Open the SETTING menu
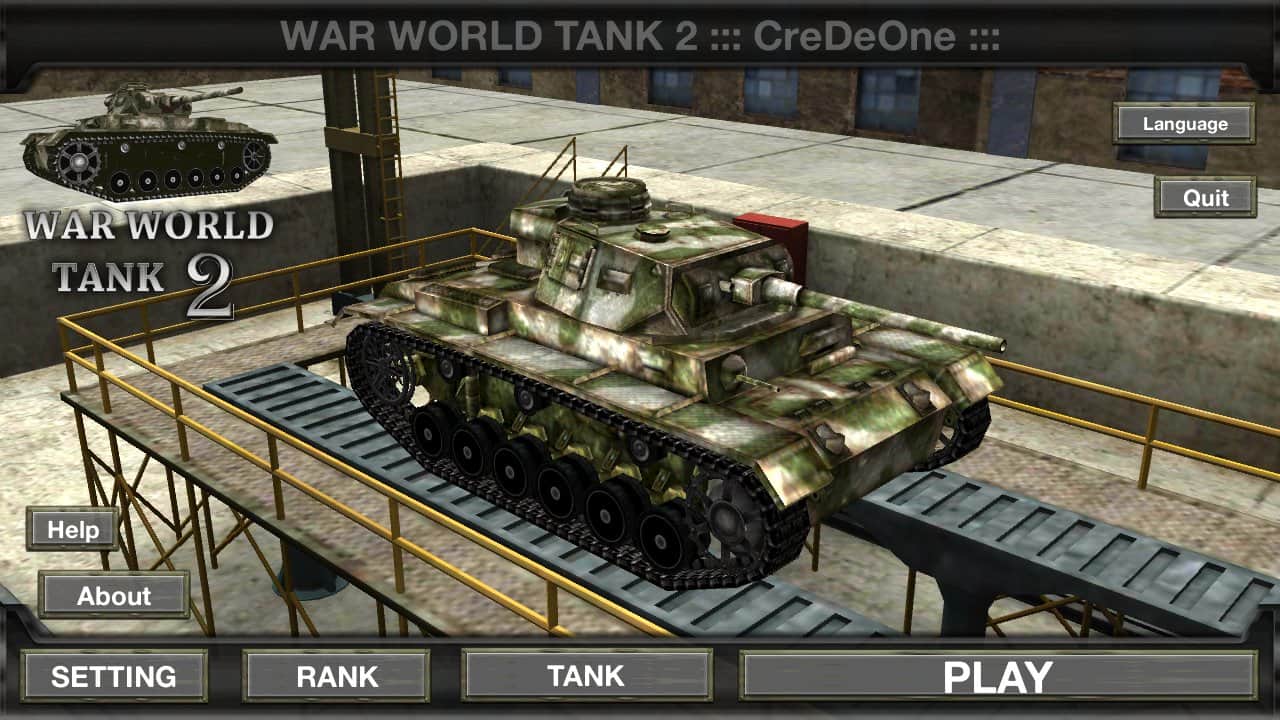This screenshot has width=1280, height=720. pos(114,676)
